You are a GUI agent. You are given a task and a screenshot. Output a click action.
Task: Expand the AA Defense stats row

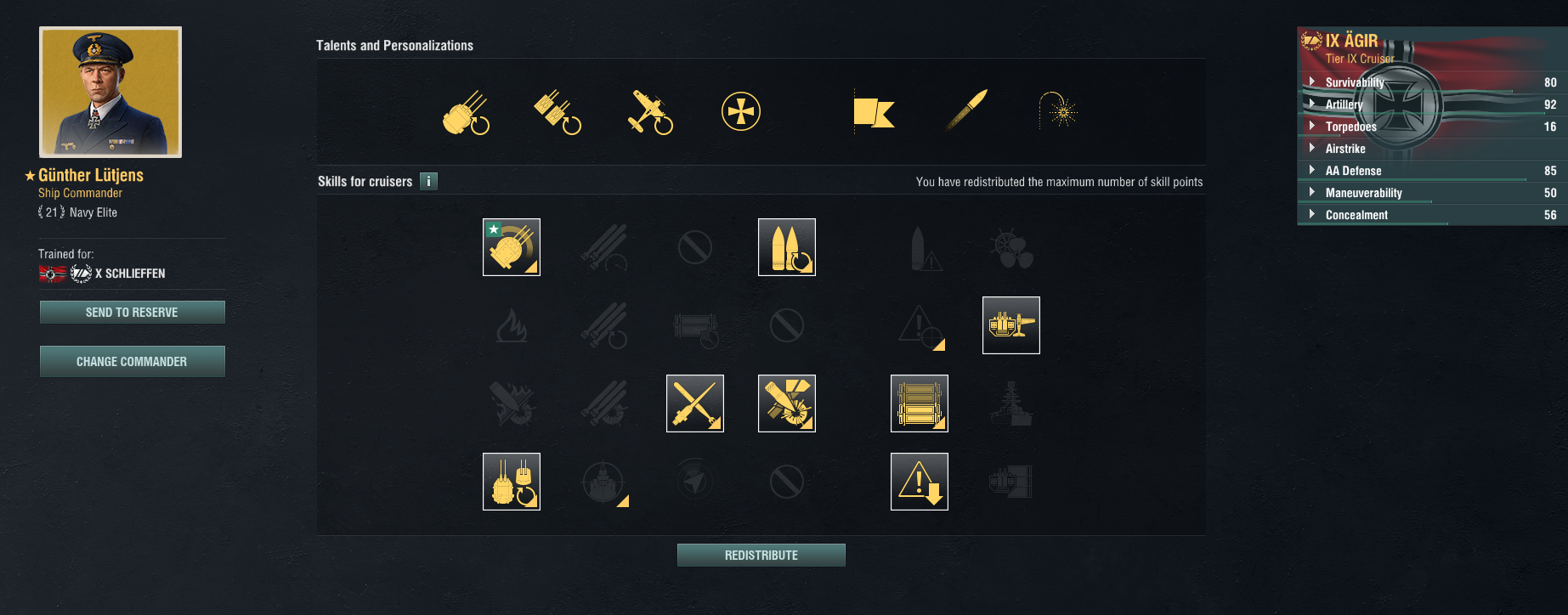click(x=1313, y=171)
